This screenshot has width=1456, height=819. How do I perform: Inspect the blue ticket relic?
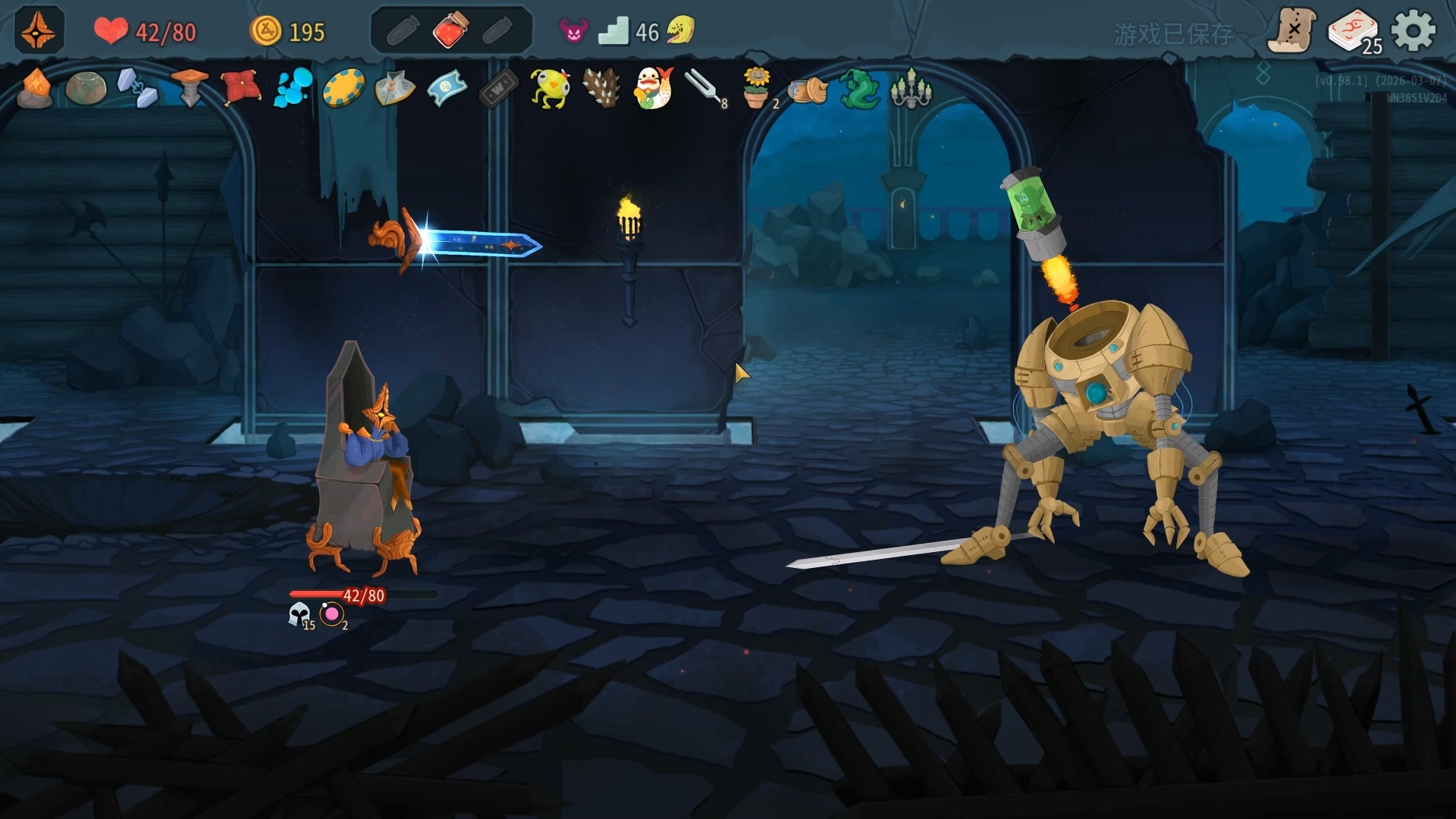tap(447, 89)
